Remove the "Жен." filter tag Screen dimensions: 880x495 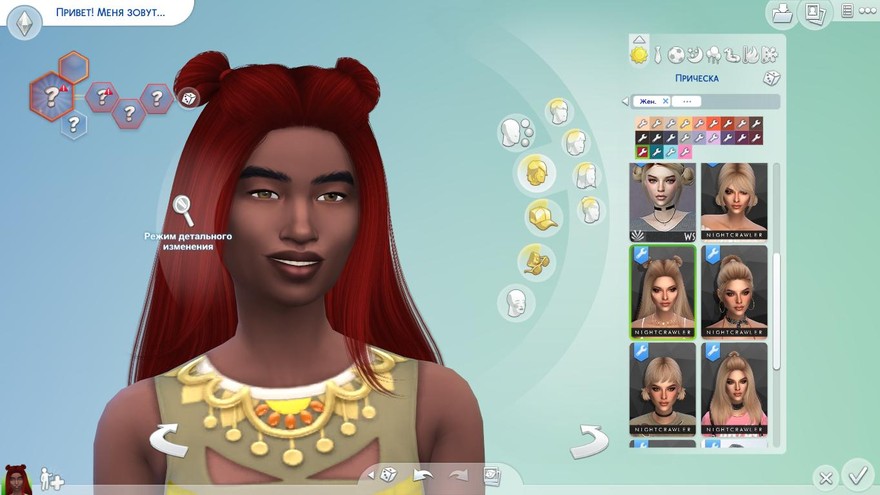(x=665, y=101)
